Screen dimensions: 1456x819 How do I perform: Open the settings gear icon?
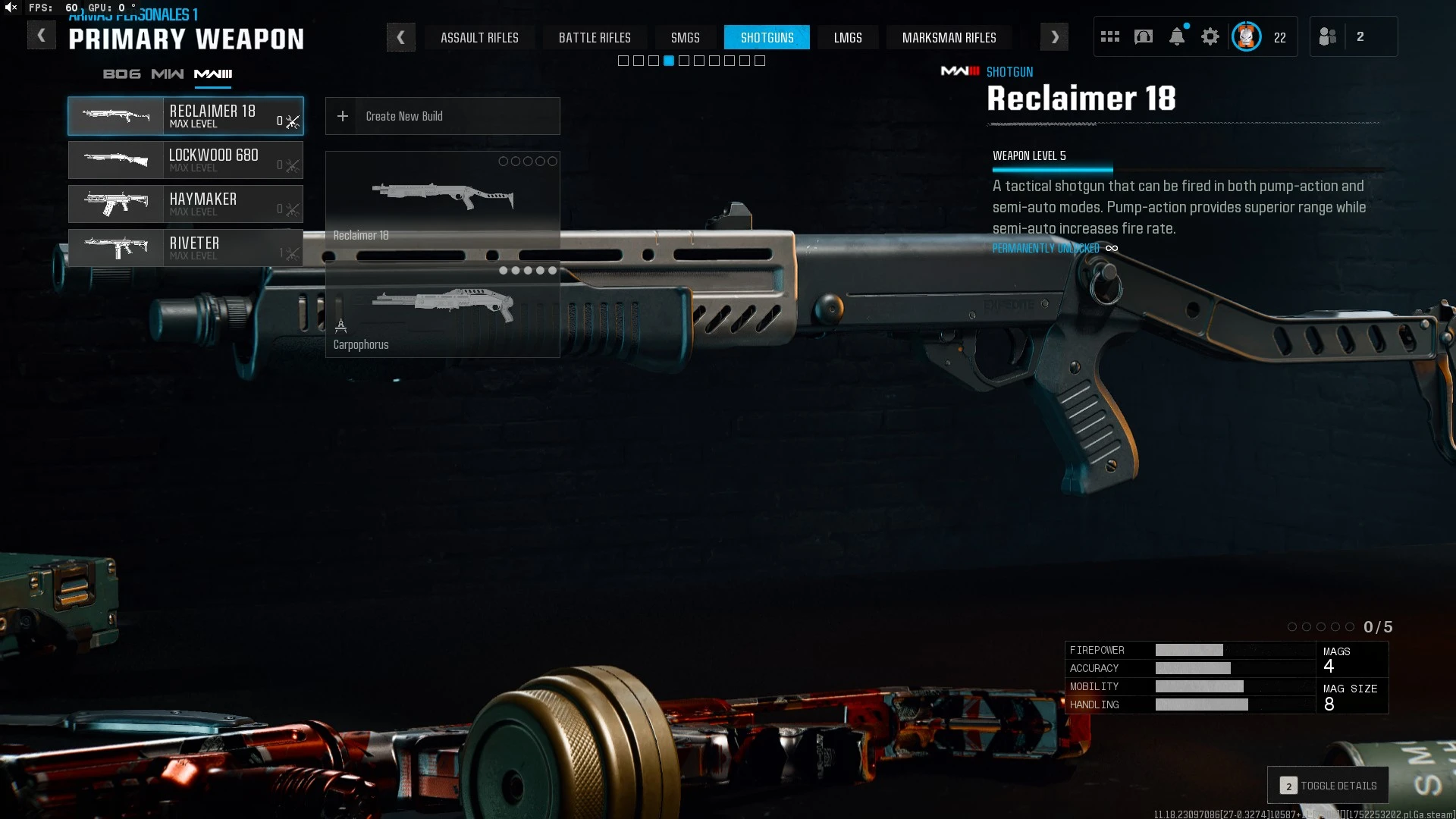click(x=1210, y=36)
